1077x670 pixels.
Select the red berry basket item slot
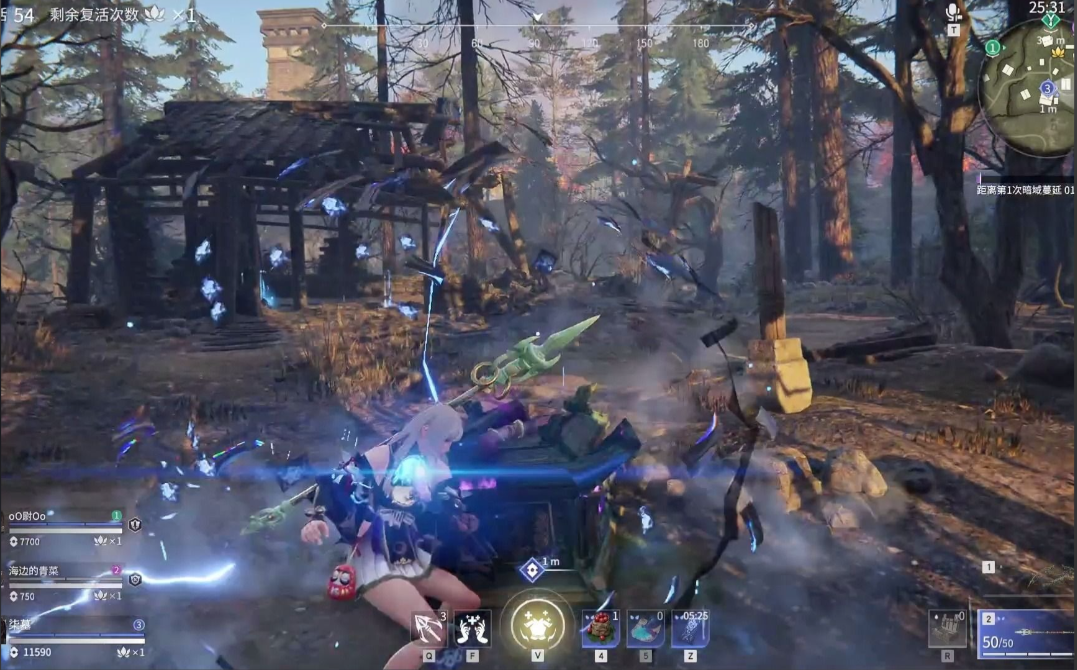click(601, 629)
